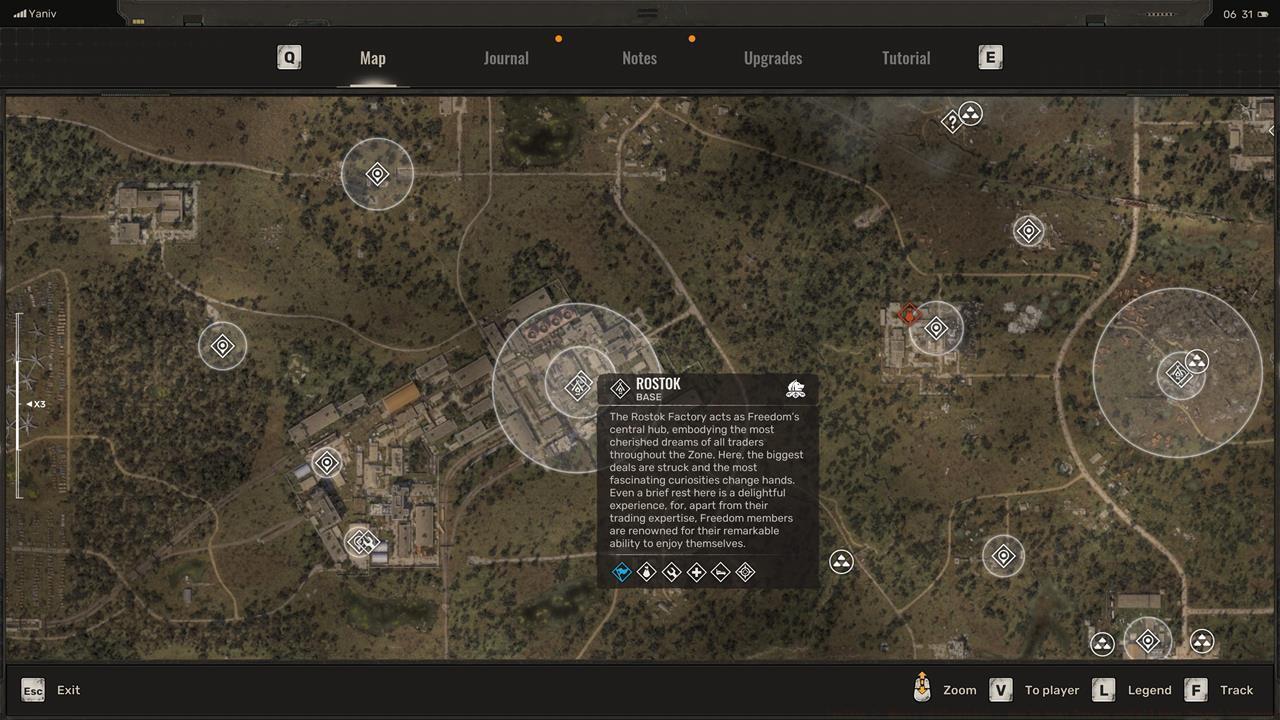The image size is (1280, 720).
Task: Select the bed rest icon on the Rostok panel
Action: tap(719, 572)
